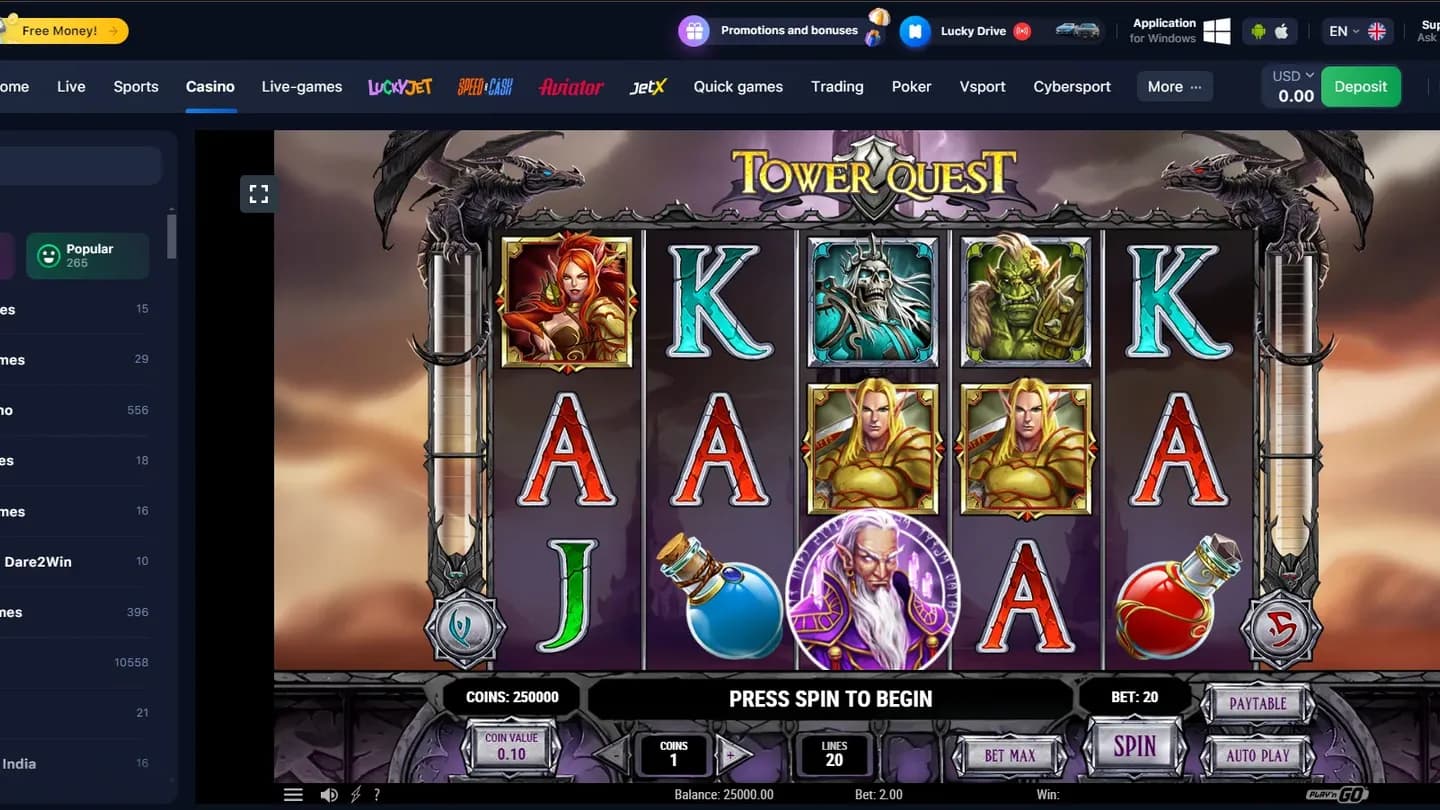Viewport: 1440px width, 810px height.
Task: Expand the More navigation menu
Action: tap(1174, 86)
